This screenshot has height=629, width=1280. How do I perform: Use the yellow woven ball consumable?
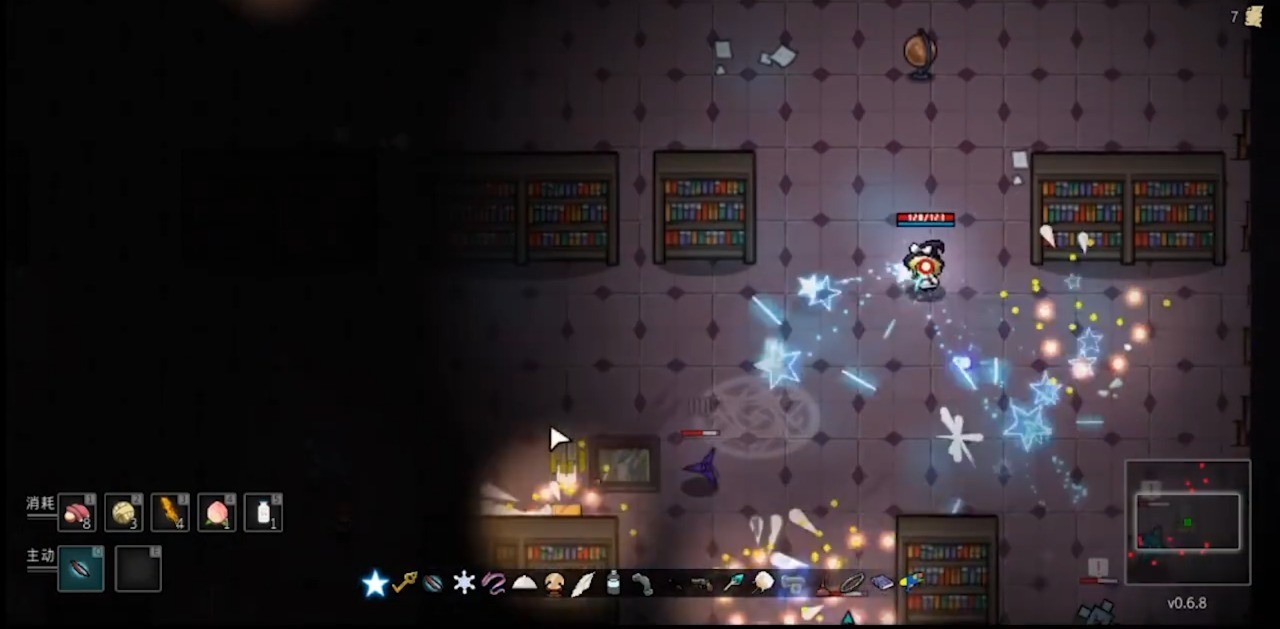pyautogui.click(x=124, y=513)
